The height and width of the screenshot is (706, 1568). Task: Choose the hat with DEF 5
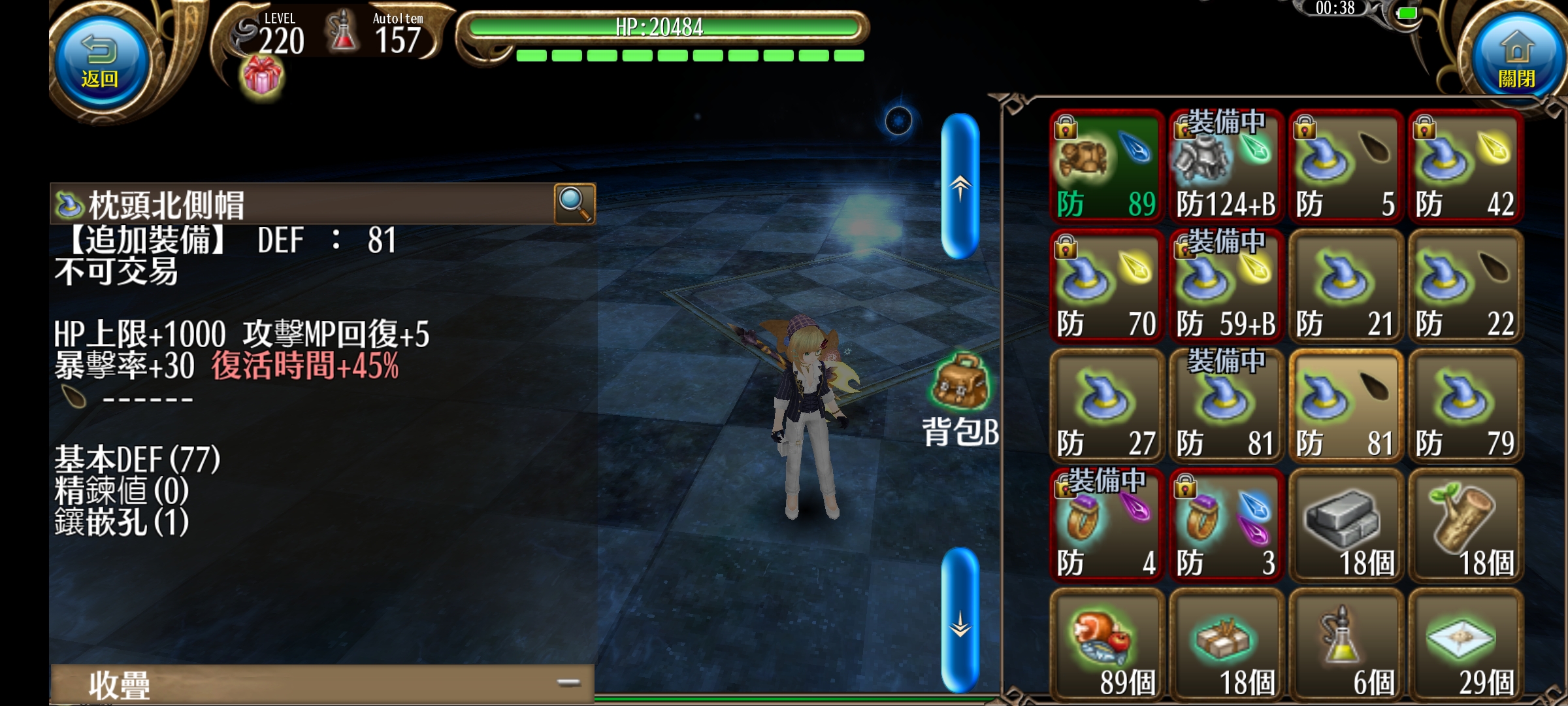coord(1345,167)
